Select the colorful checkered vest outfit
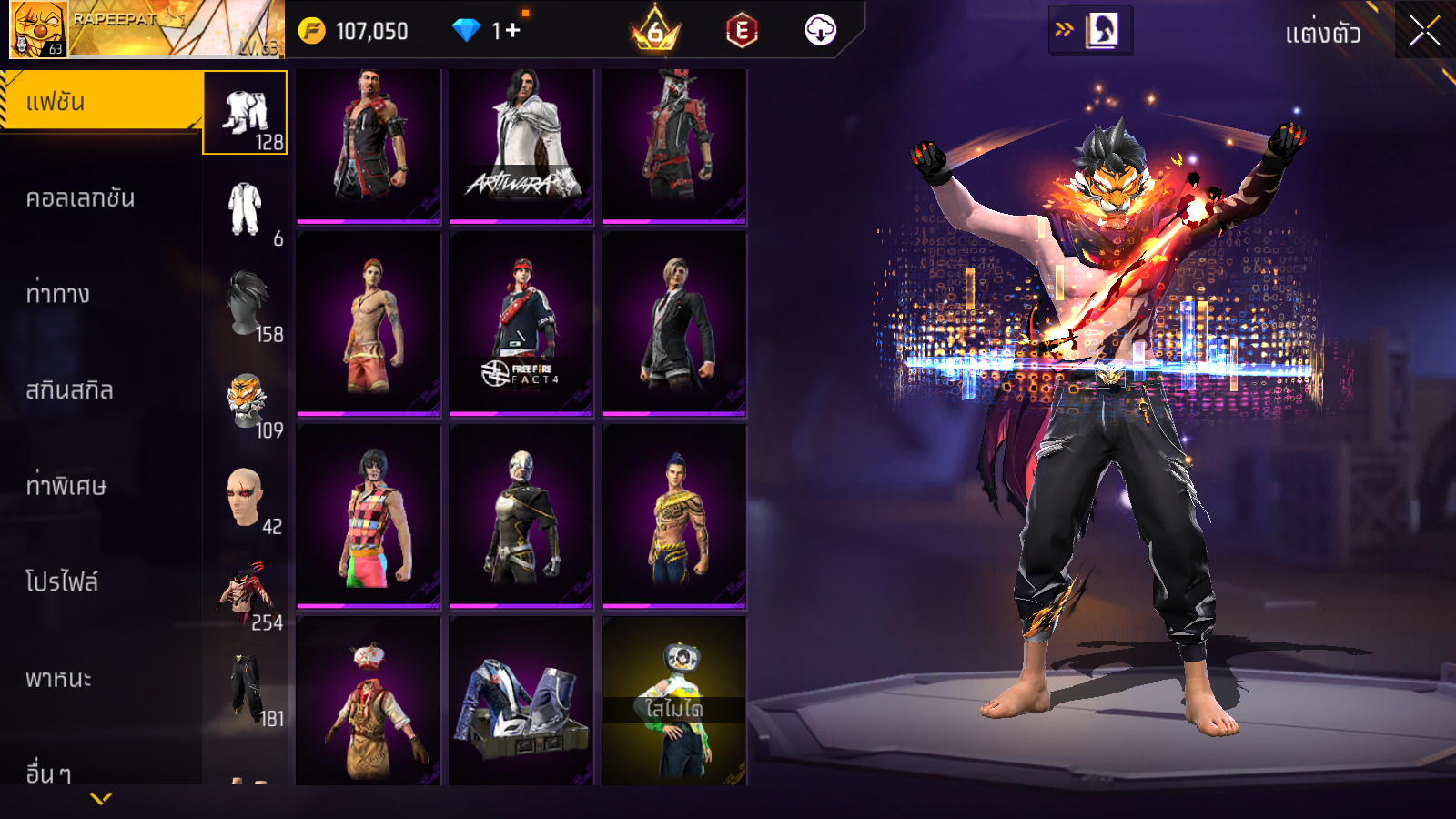 pyautogui.click(x=369, y=515)
